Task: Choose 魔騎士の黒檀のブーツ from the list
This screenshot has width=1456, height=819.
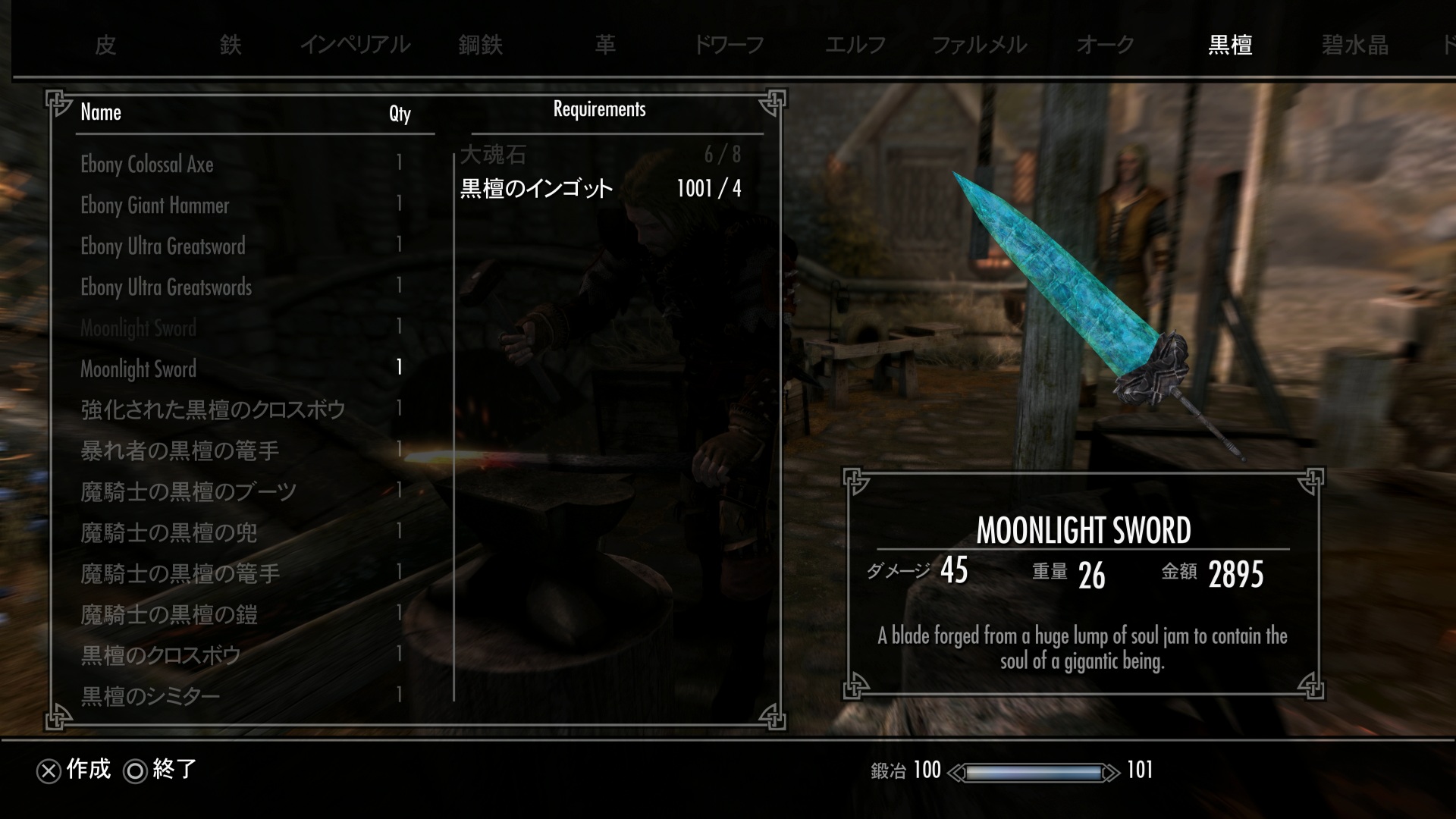Action: pos(189,492)
